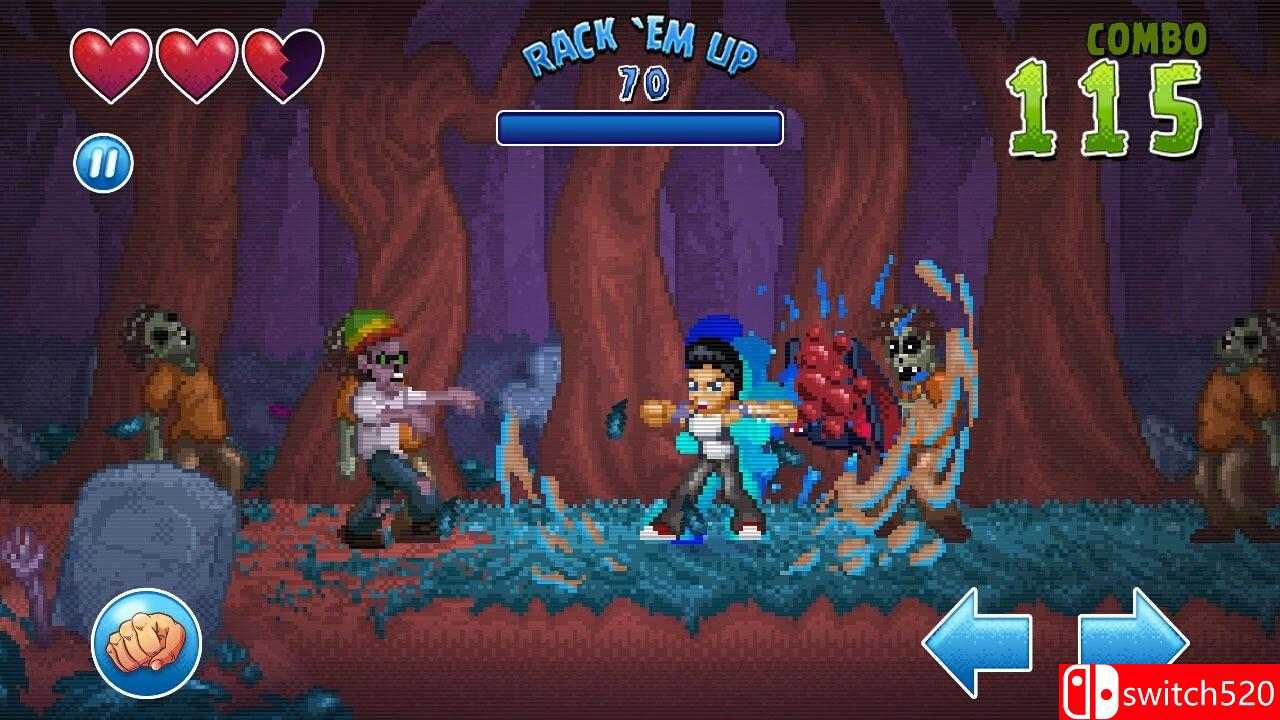
Task: Click the RACK 'EM UP title text
Action: 638,42
